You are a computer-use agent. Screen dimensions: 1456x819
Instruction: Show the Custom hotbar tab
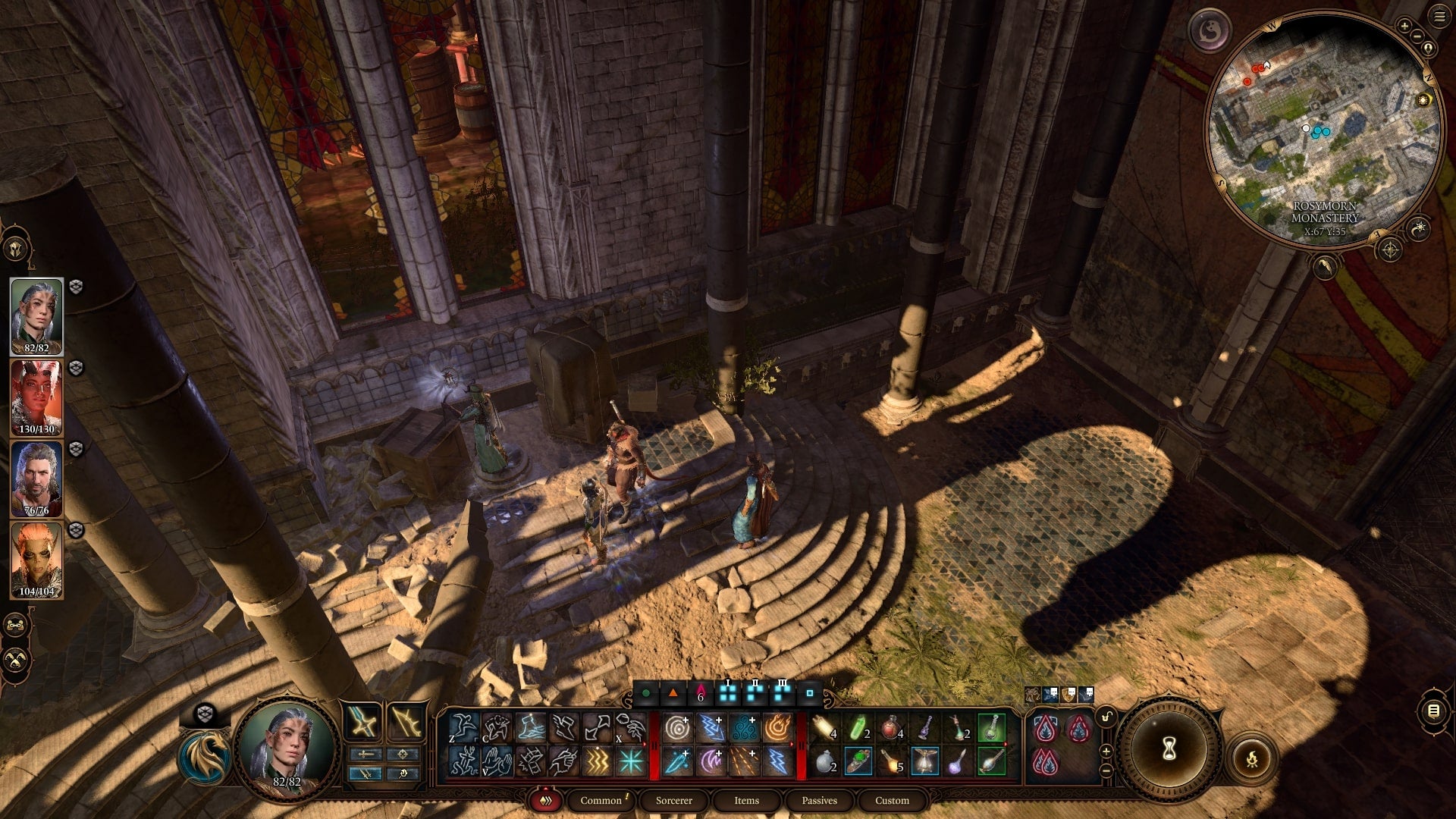click(x=892, y=800)
